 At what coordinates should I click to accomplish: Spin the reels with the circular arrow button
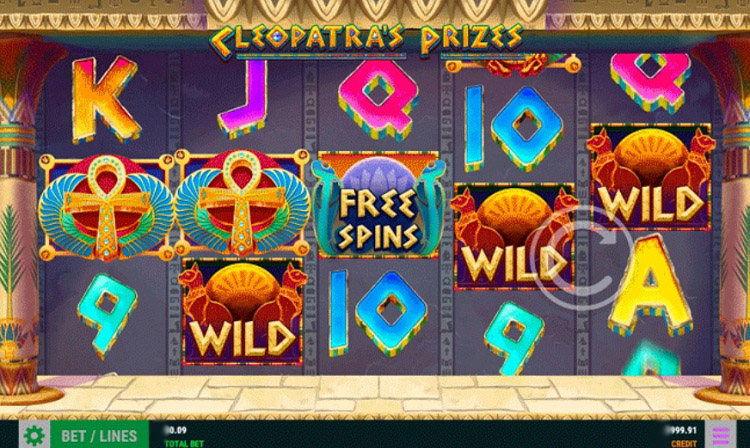coord(580,264)
